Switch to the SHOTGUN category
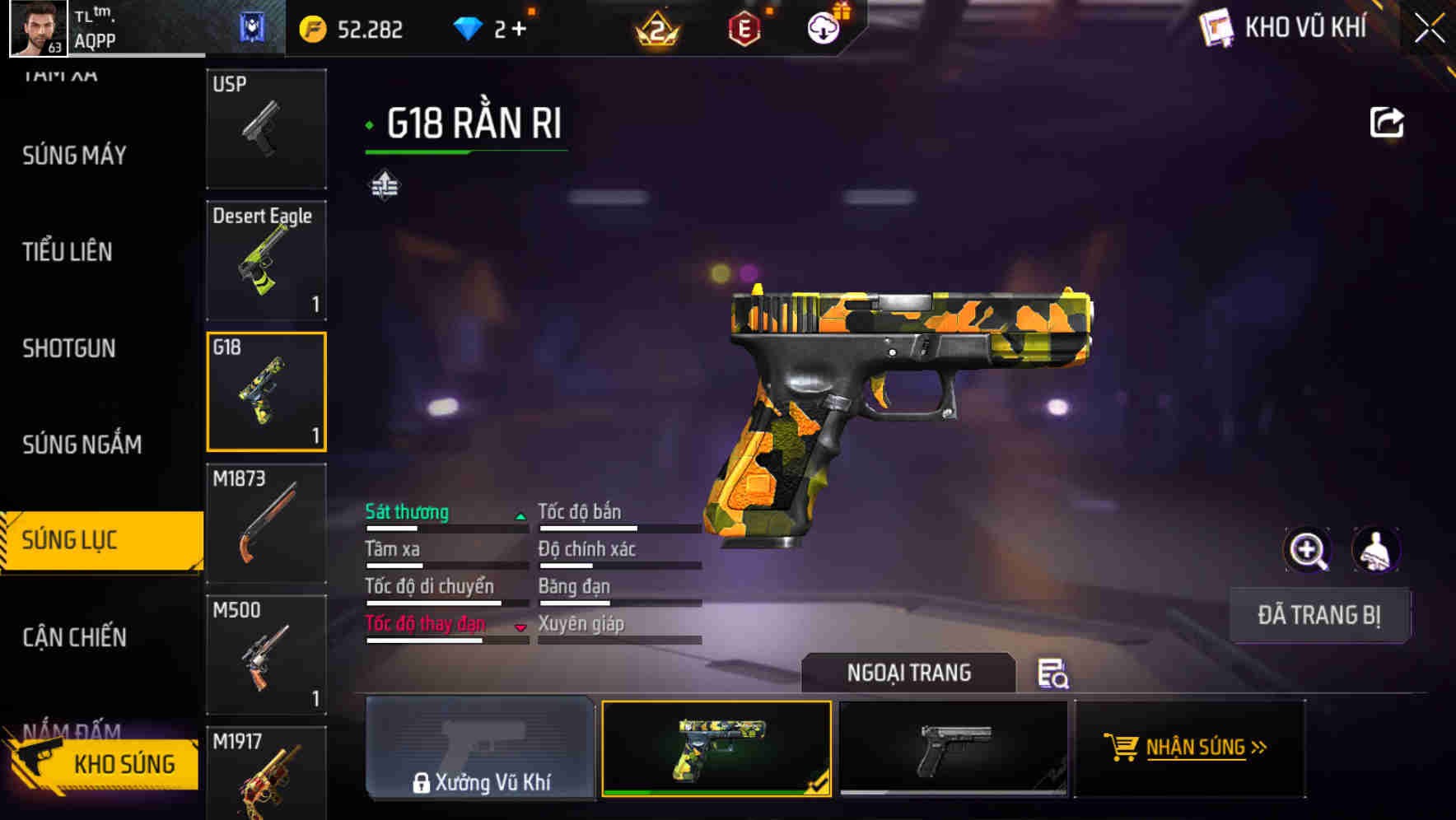The height and width of the screenshot is (820, 1456). (69, 349)
